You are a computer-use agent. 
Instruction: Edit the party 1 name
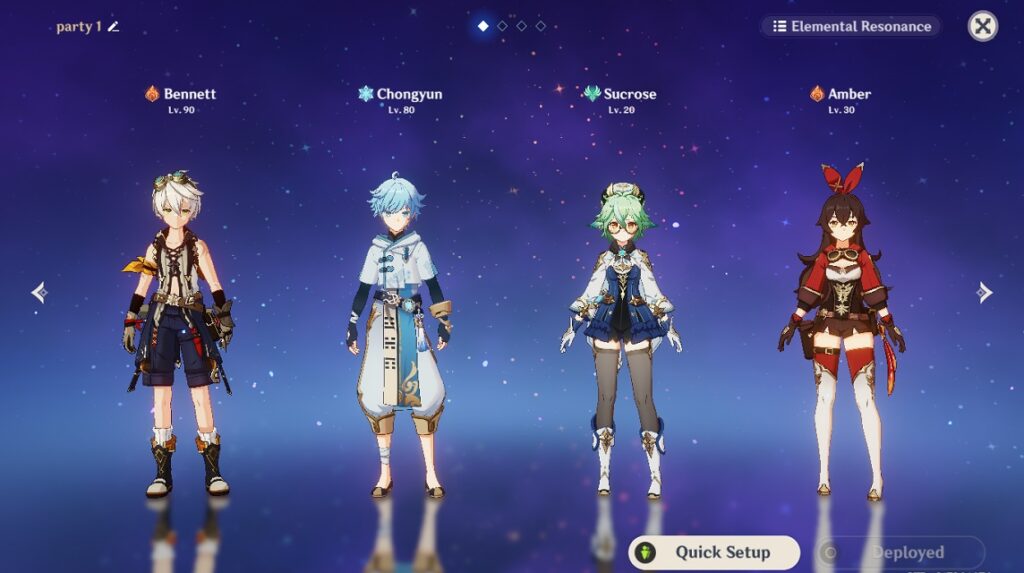113,27
